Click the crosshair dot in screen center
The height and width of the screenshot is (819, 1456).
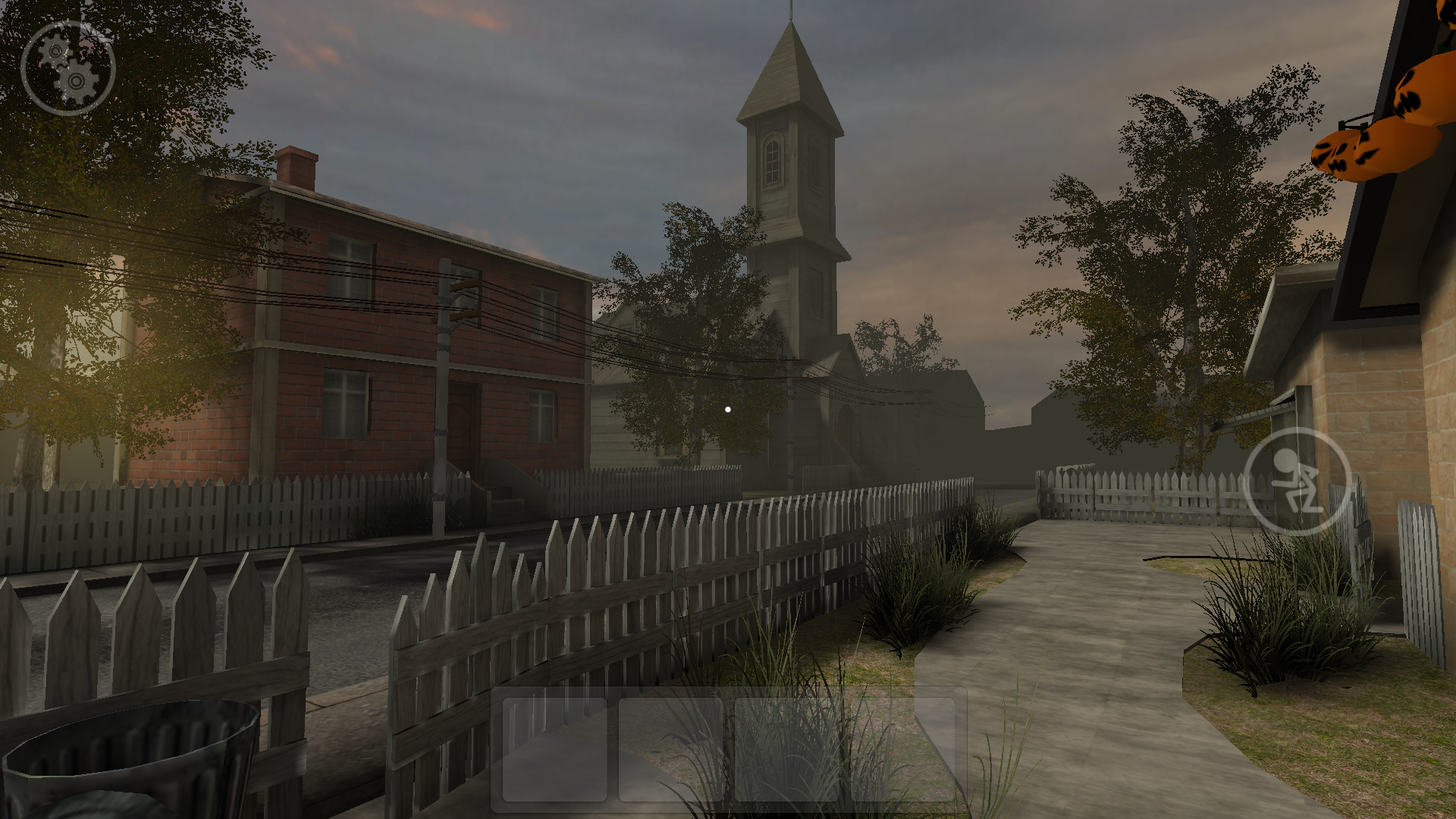(x=726, y=409)
